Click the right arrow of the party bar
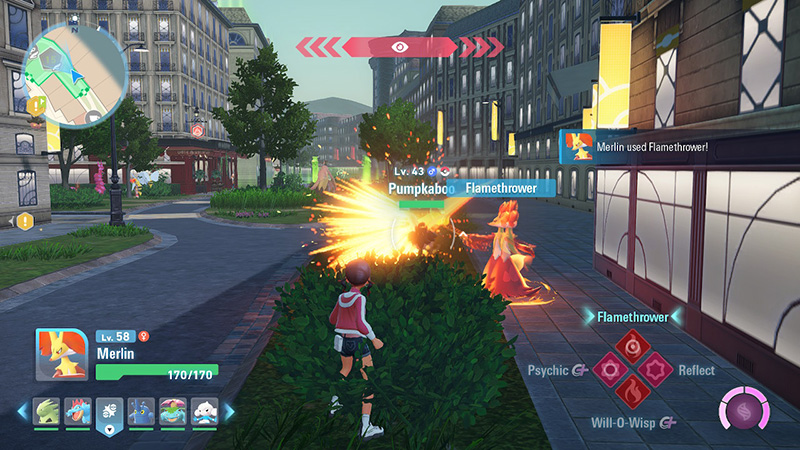Viewport: 800px width, 450px height. (x=229, y=412)
